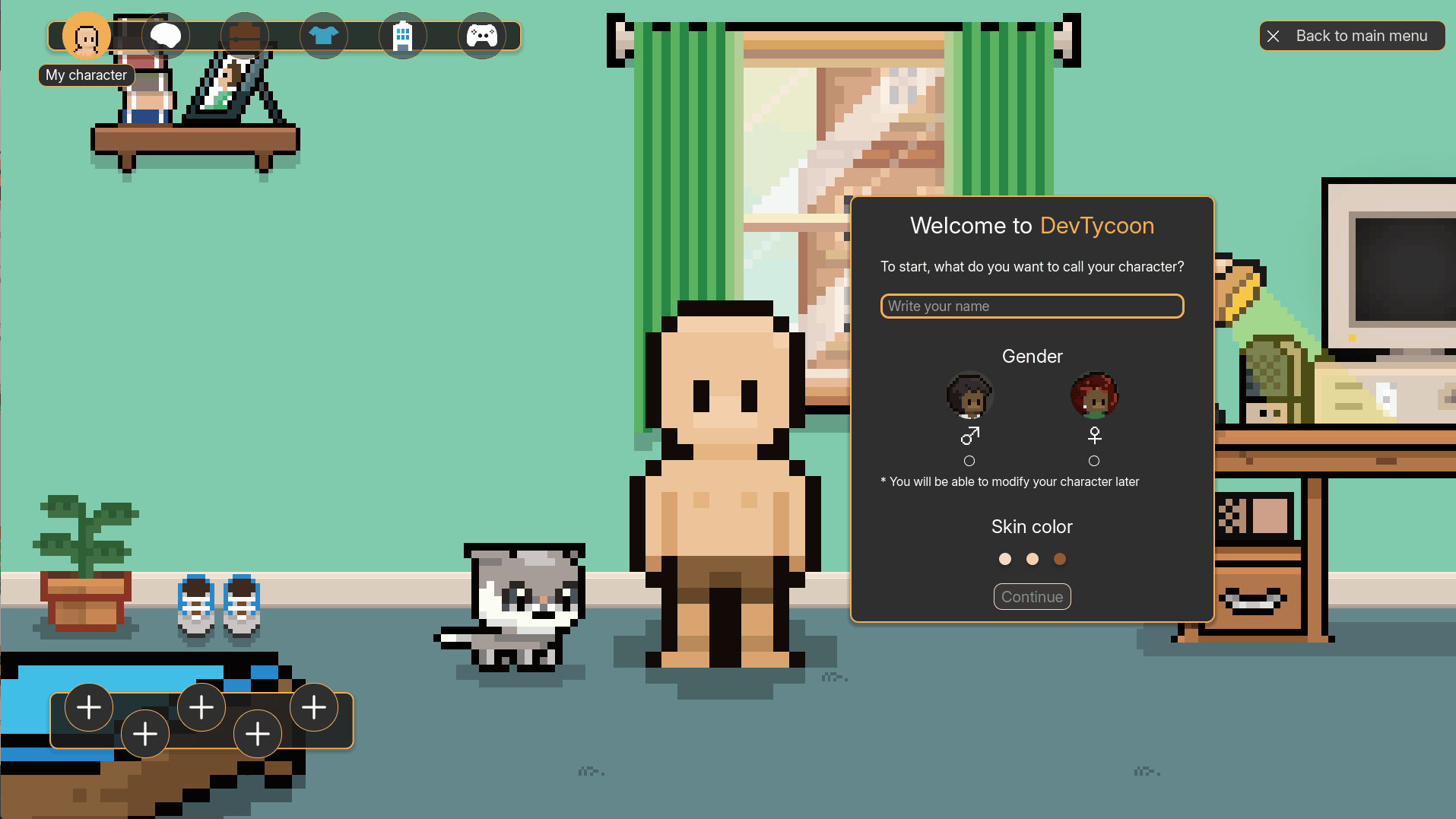Select the darkest skin color swatch

click(x=1059, y=558)
